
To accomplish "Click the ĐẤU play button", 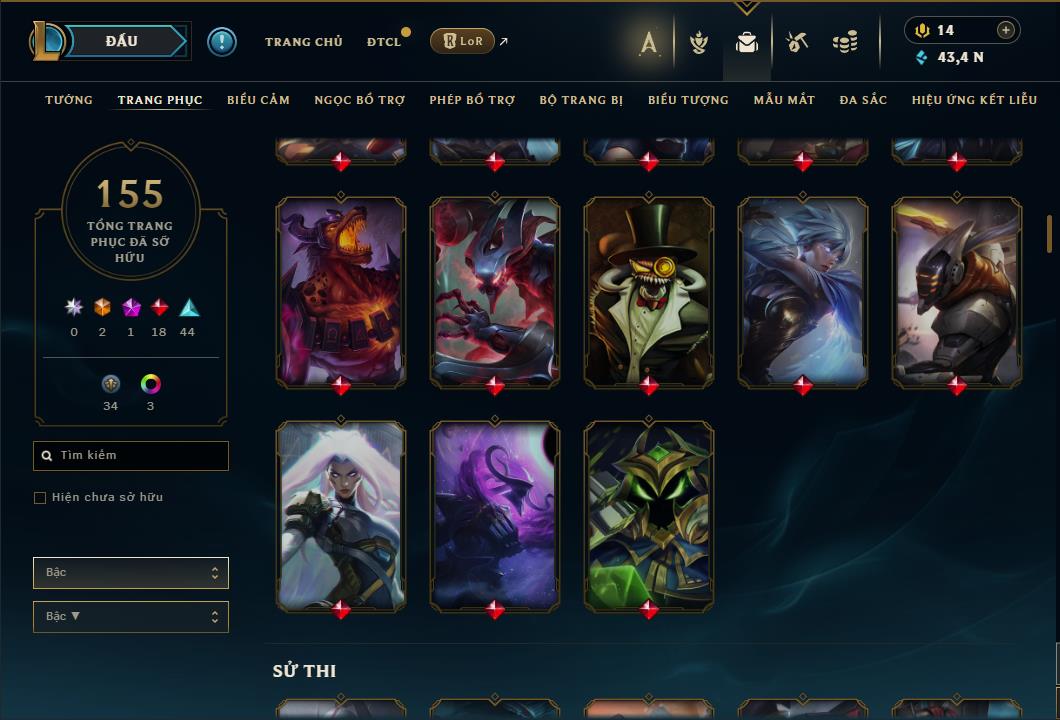I will pos(122,41).
